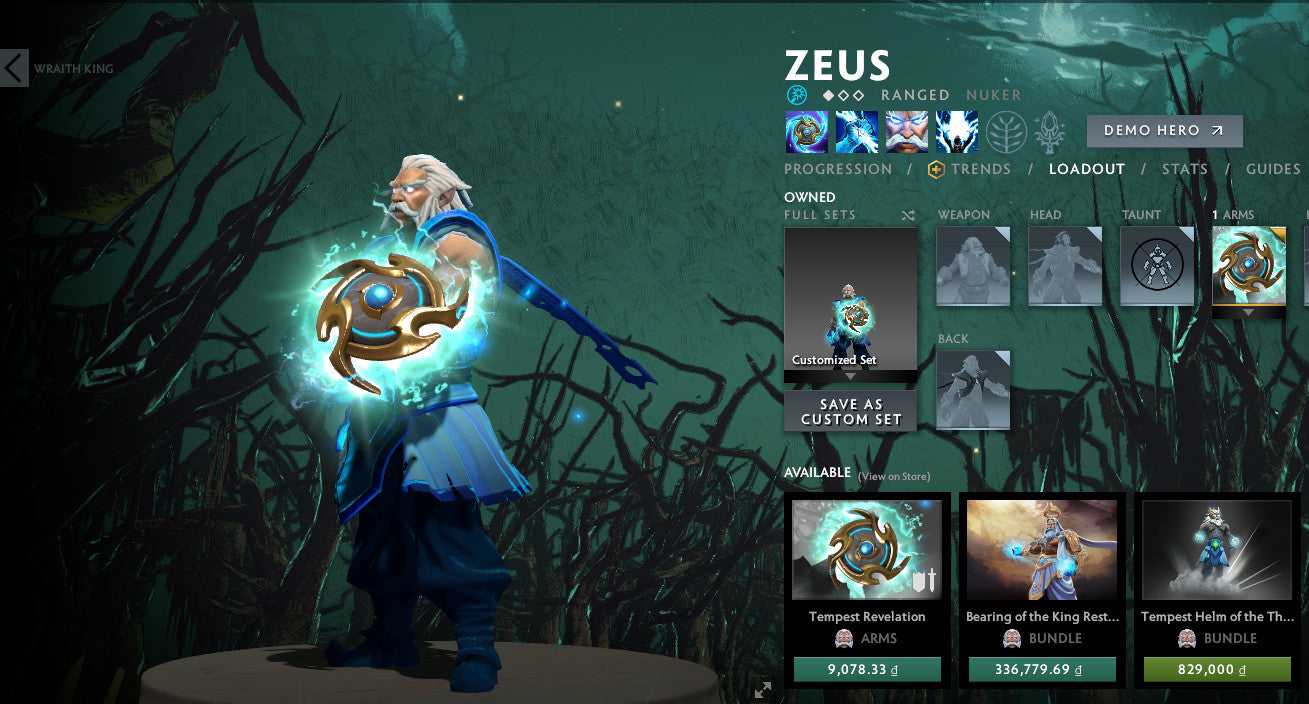This screenshot has height=704, width=1309.
Task: Go back to Wraith King
Action: (15, 69)
